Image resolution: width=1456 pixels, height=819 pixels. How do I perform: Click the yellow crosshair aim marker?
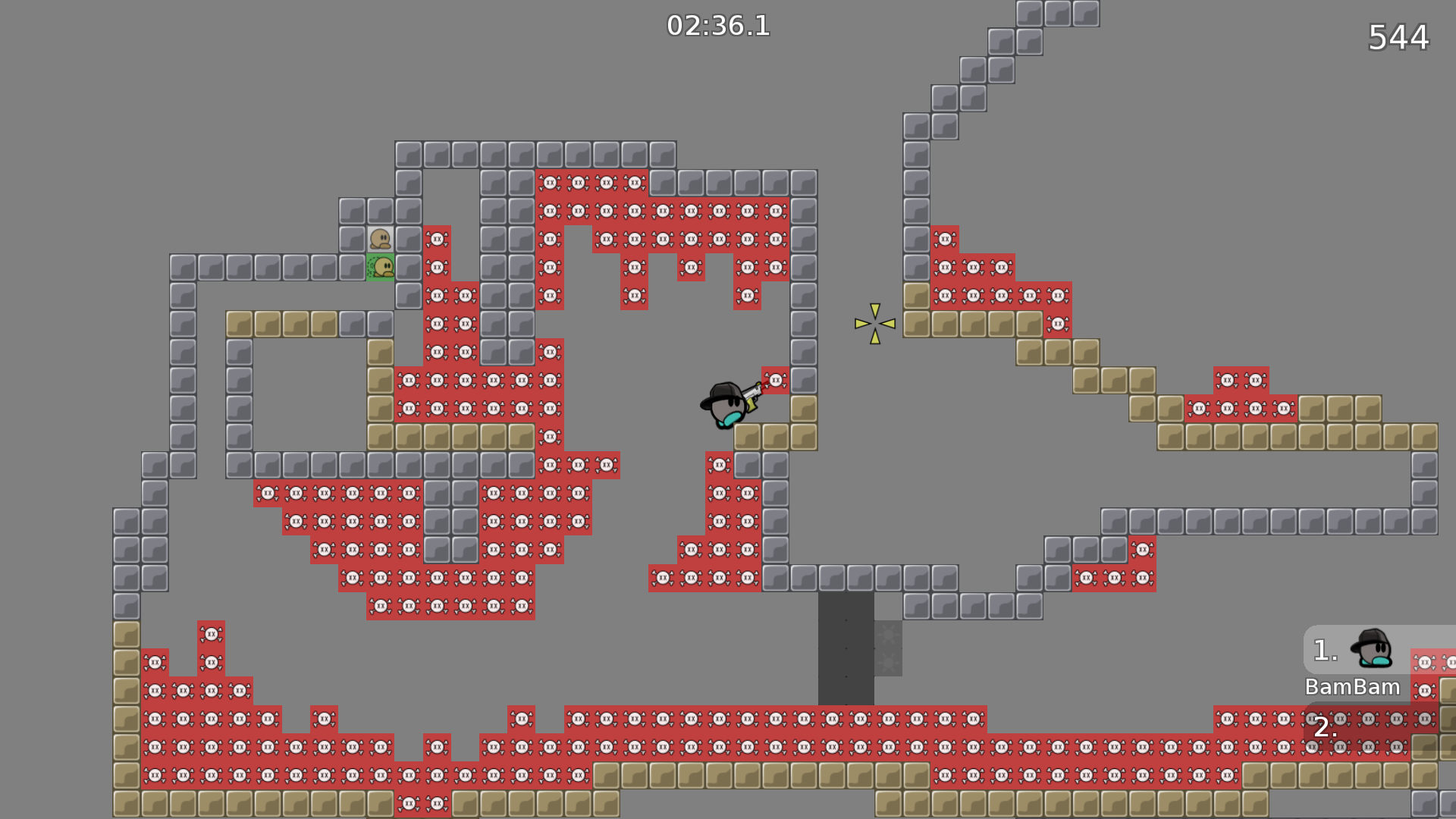[874, 322]
